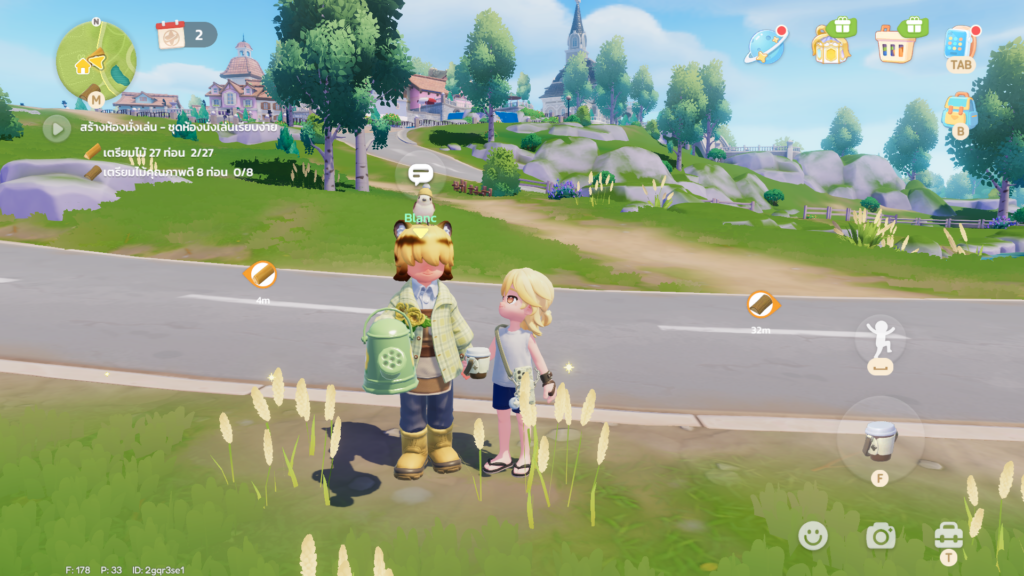Select the wood marker at 32m

[761, 304]
